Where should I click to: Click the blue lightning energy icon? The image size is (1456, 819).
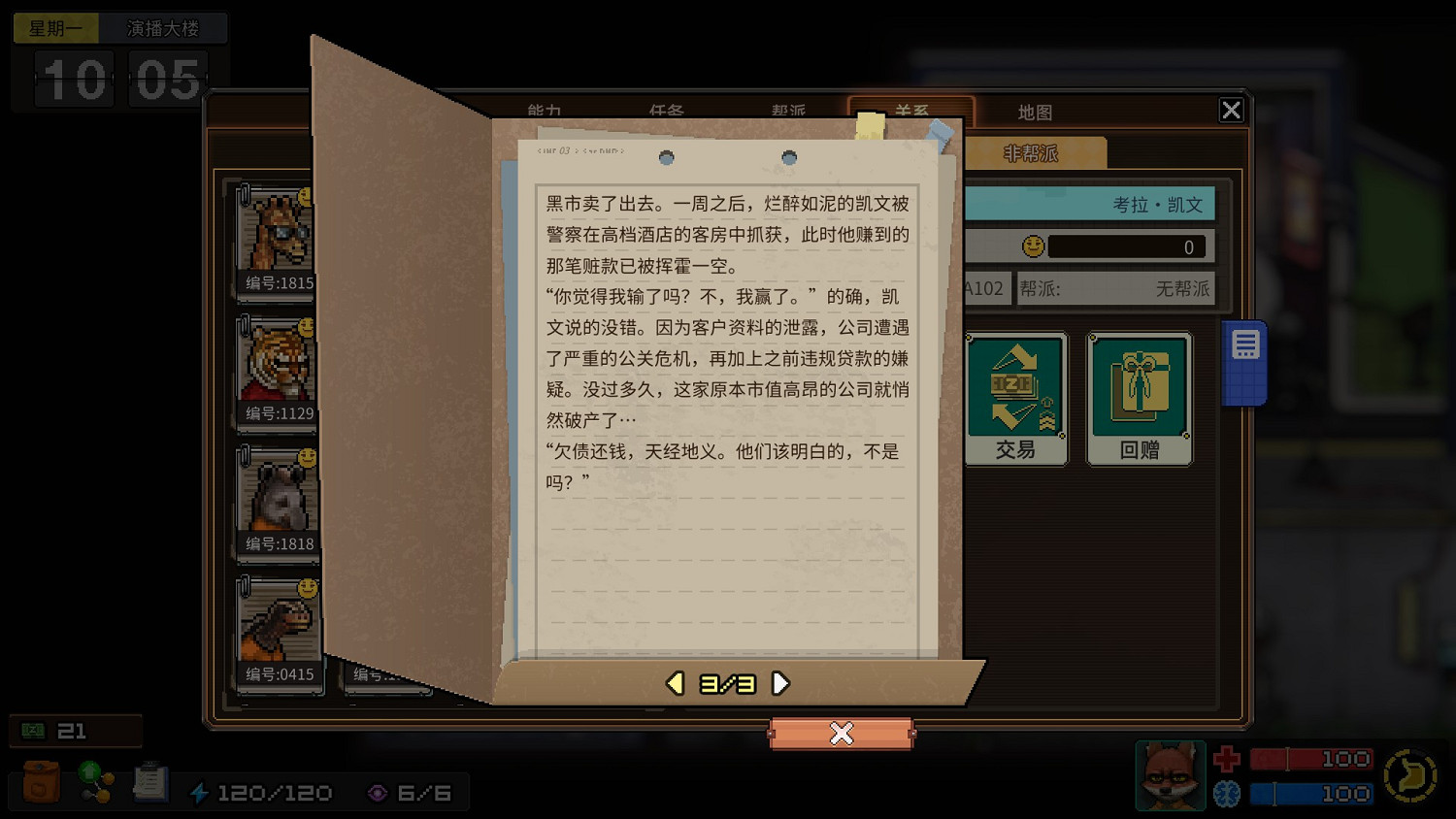[x=201, y=792]
